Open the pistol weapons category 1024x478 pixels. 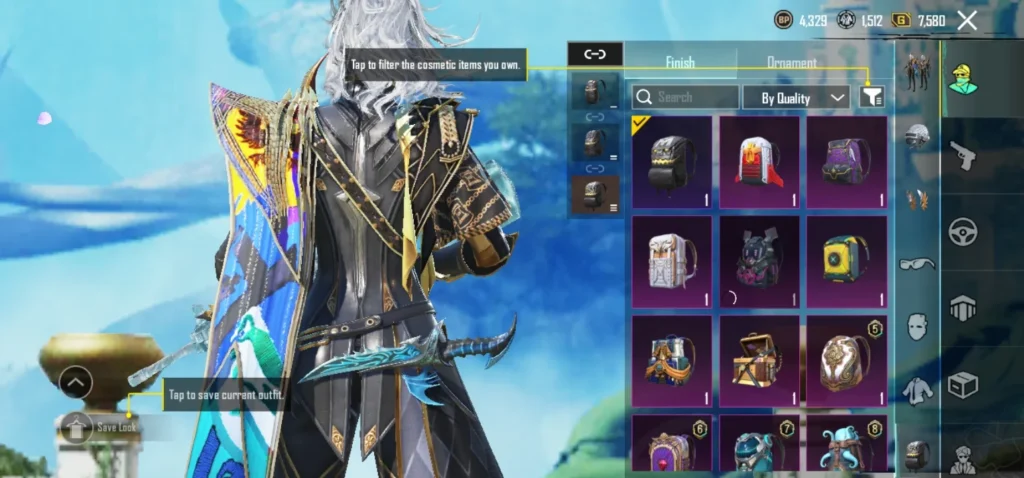[963, 155]
